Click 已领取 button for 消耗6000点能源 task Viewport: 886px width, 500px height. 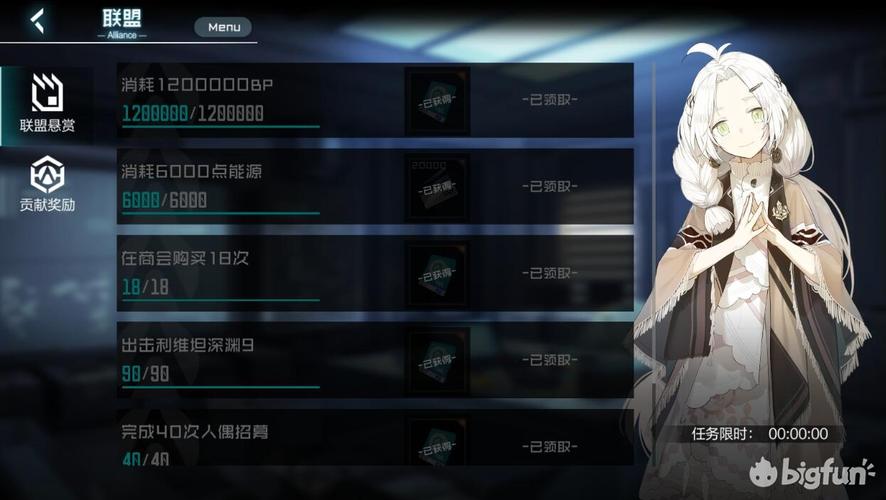[549, 186]
